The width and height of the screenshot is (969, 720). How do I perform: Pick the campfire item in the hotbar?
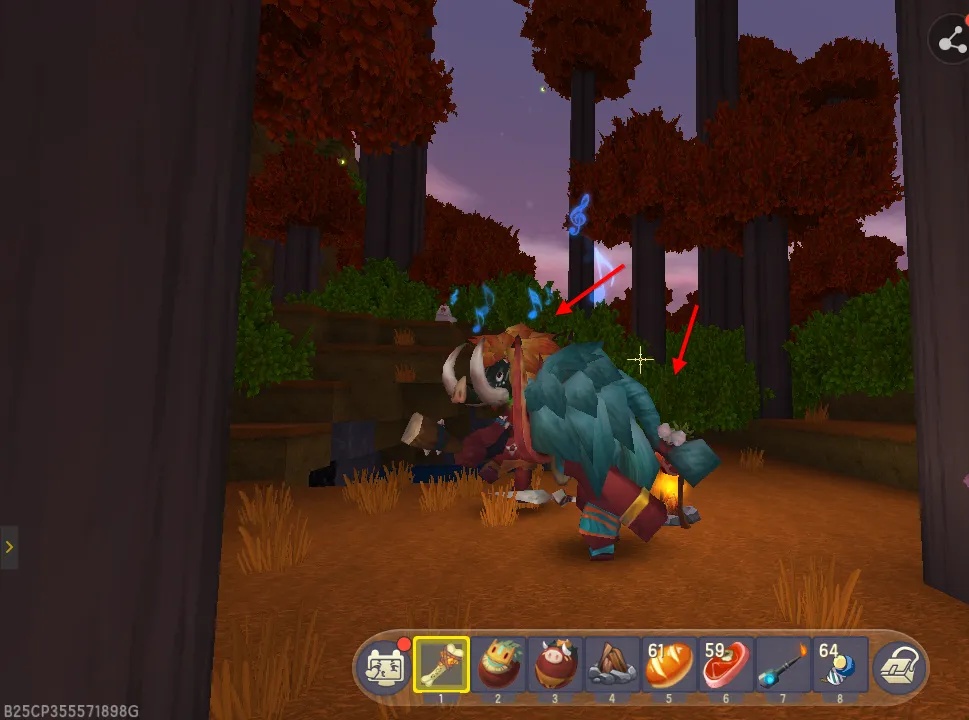(613, 664)
